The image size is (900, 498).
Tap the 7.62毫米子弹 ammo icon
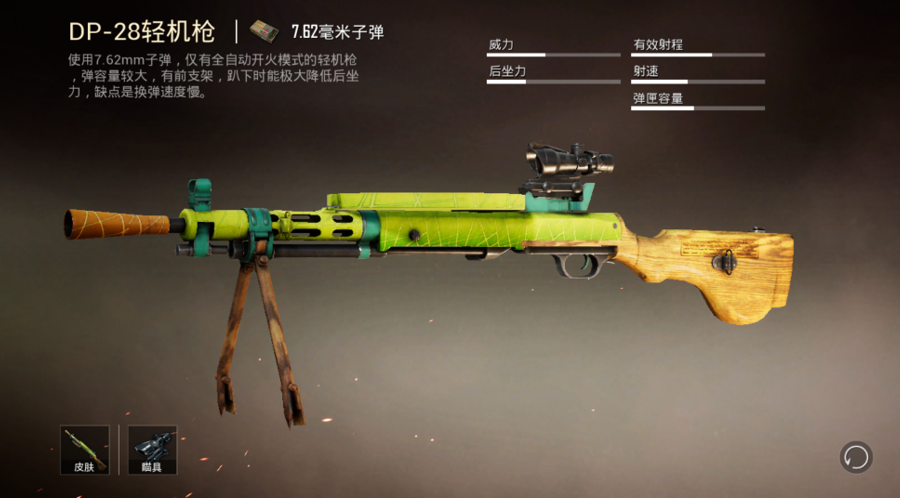coord(264,30)
